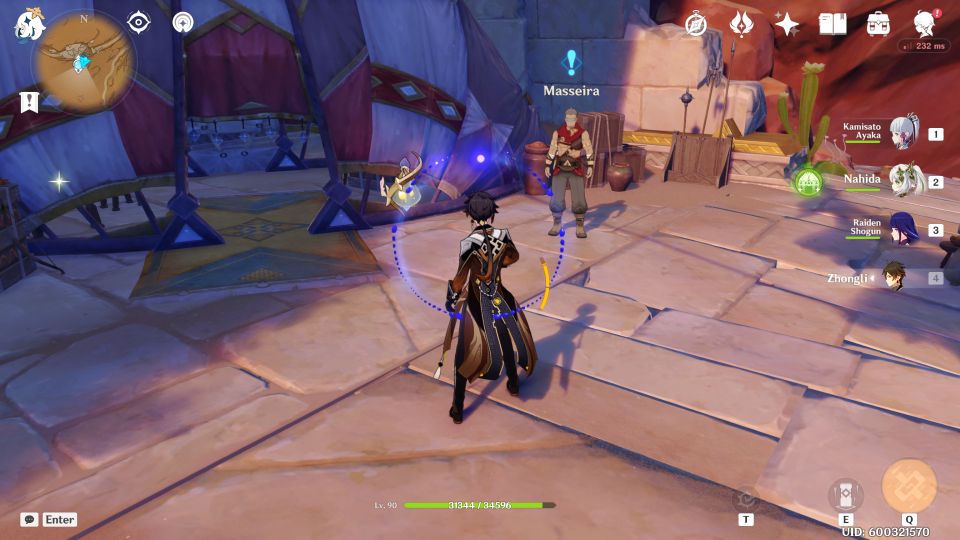Click the round arch icon beside the eye icon
This screenshot has width=960, height=540.
[182, 22]
